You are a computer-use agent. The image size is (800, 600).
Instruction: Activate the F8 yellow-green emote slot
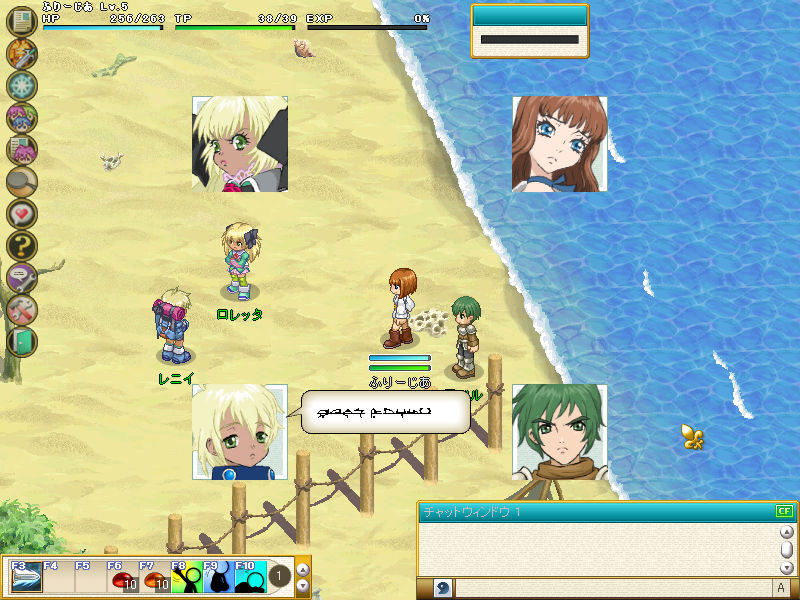click(x=186, y=580)
